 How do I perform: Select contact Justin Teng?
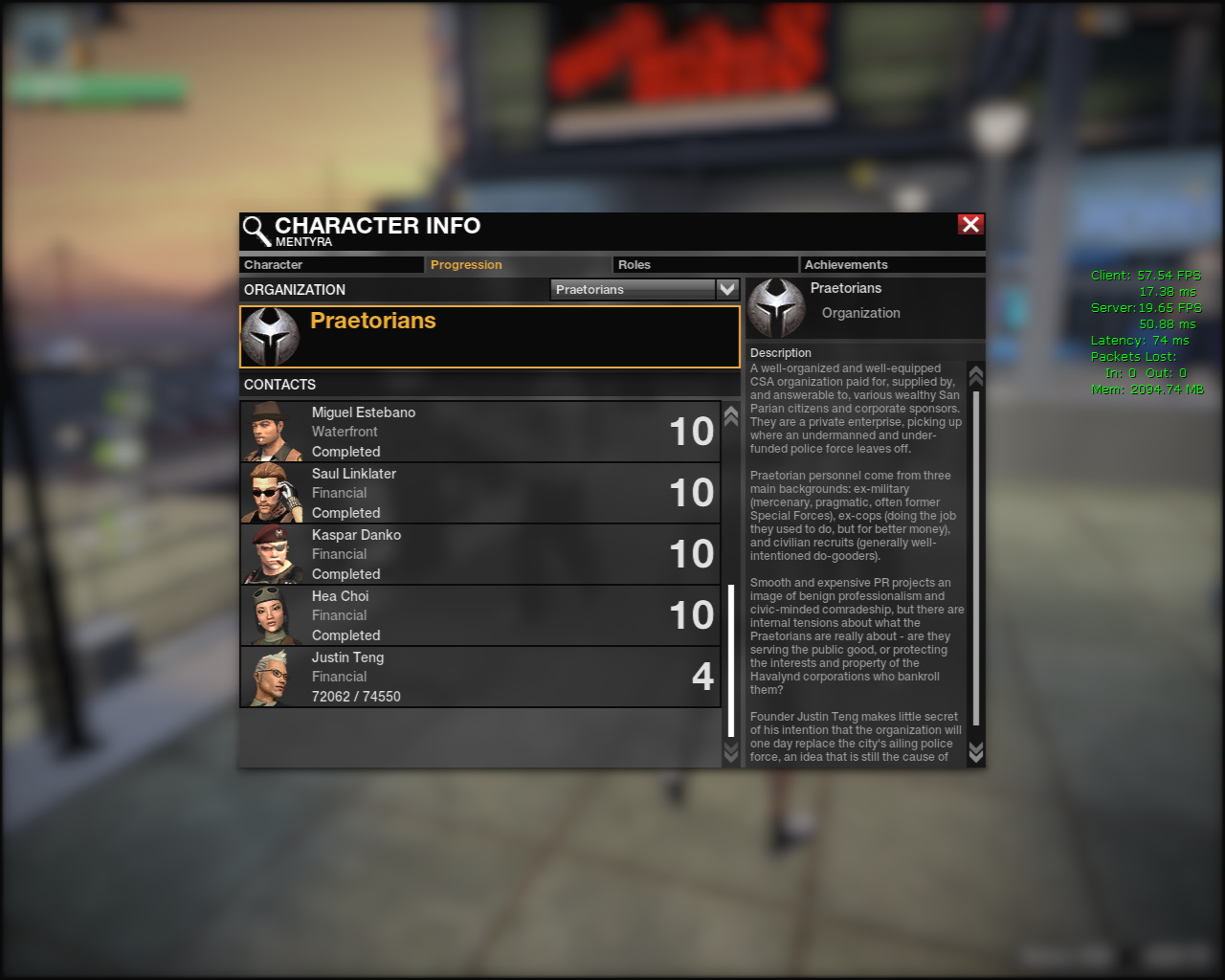479,677
